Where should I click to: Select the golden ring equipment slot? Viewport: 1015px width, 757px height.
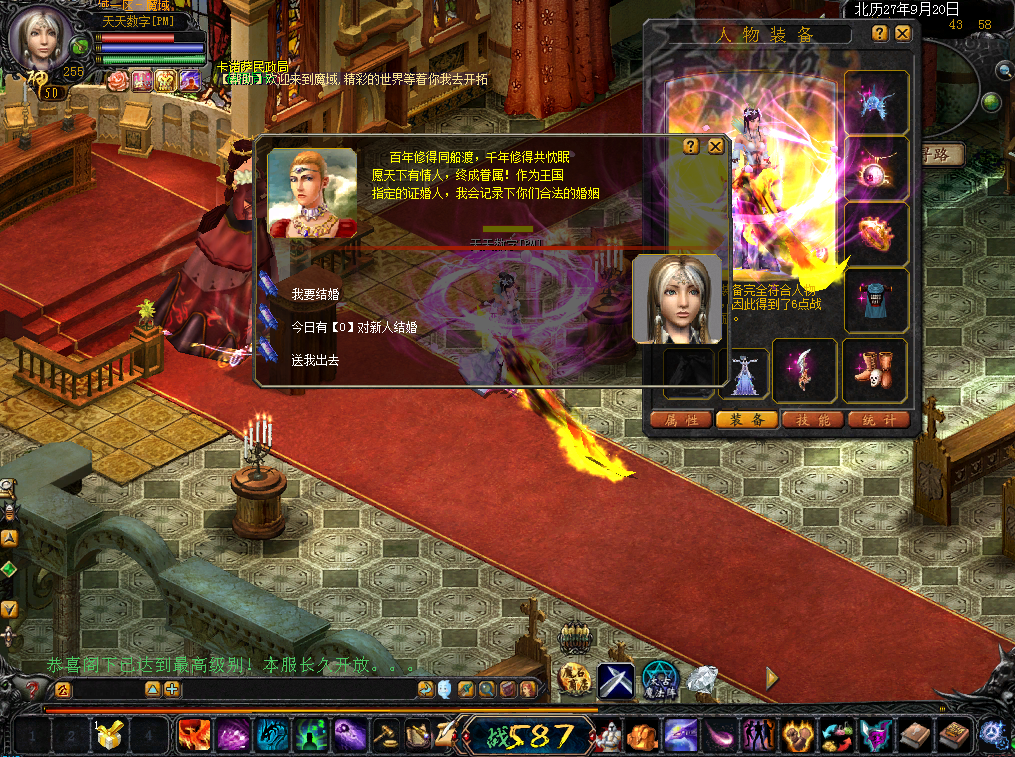click(876, 234)
